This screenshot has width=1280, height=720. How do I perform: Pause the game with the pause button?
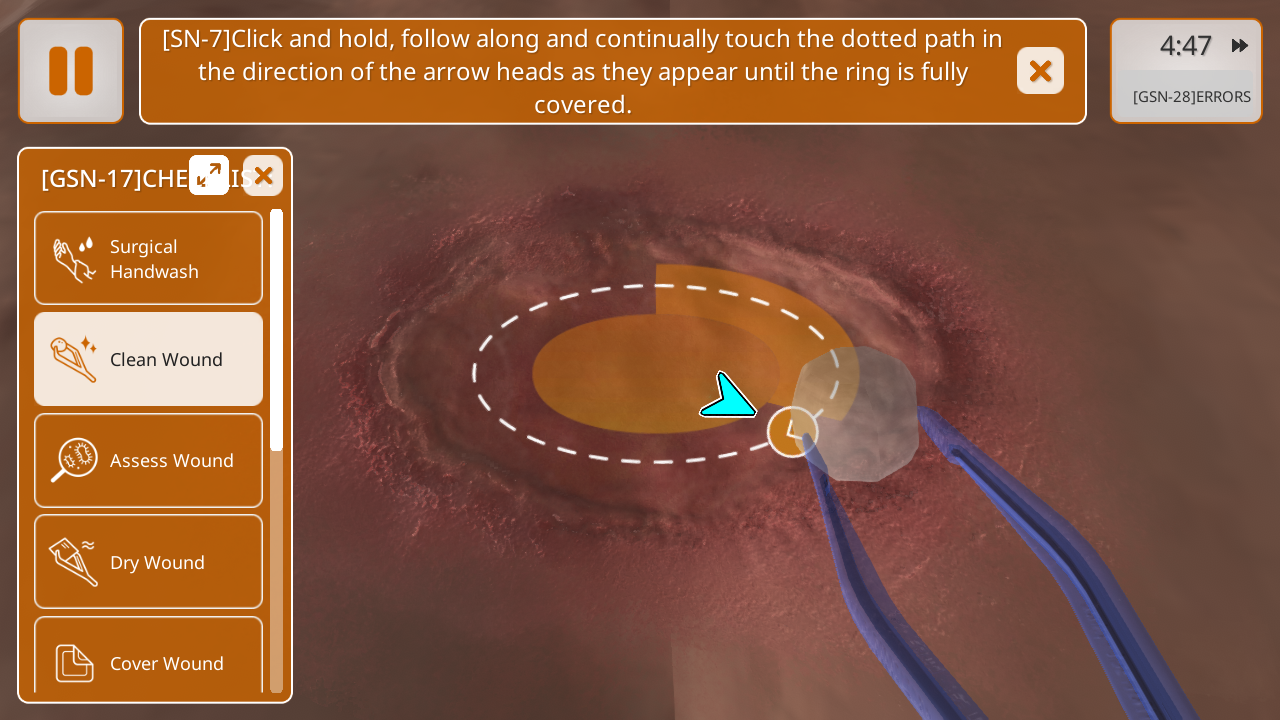71,71
